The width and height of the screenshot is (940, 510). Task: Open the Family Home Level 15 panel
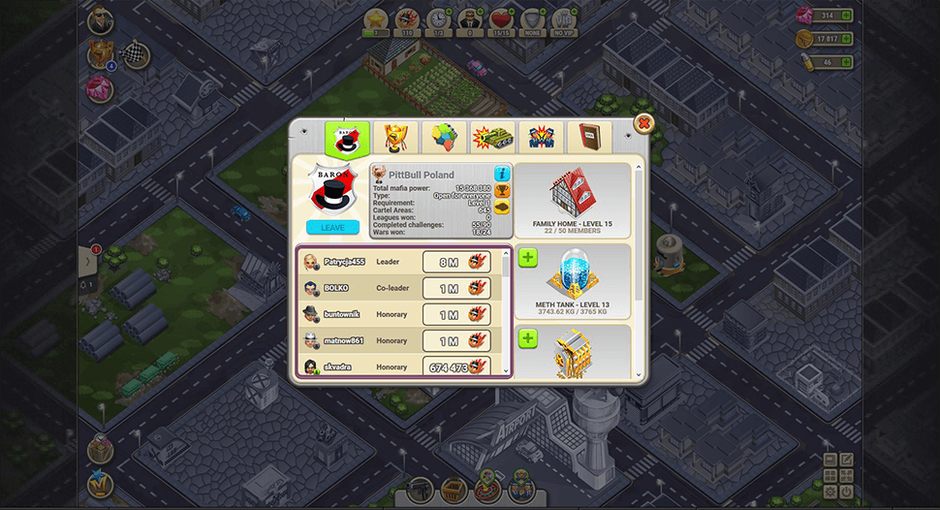[x=572, y=199]
